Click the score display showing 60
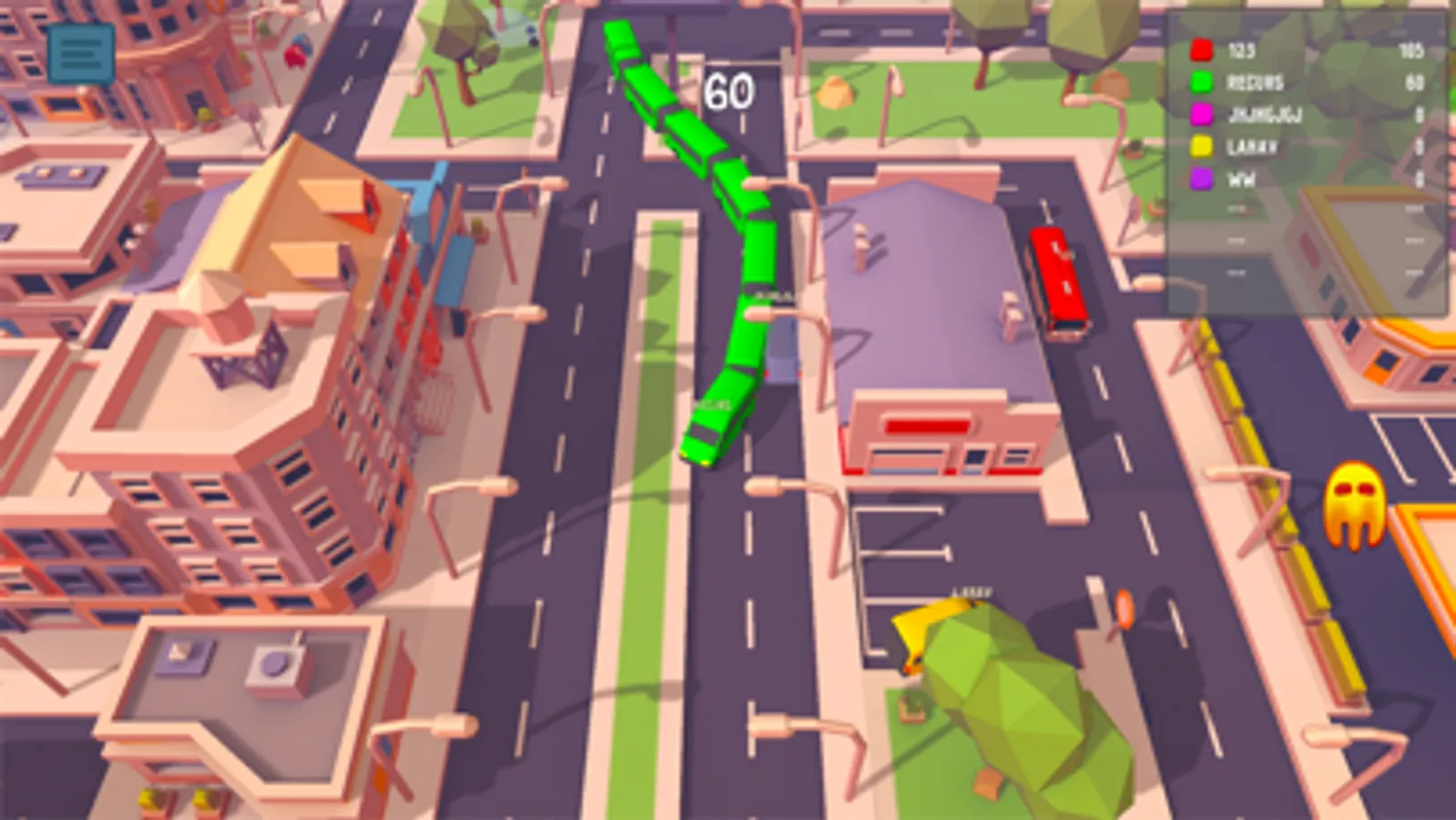The height and width of the screenshot is (820, 1456). [728, 88]
